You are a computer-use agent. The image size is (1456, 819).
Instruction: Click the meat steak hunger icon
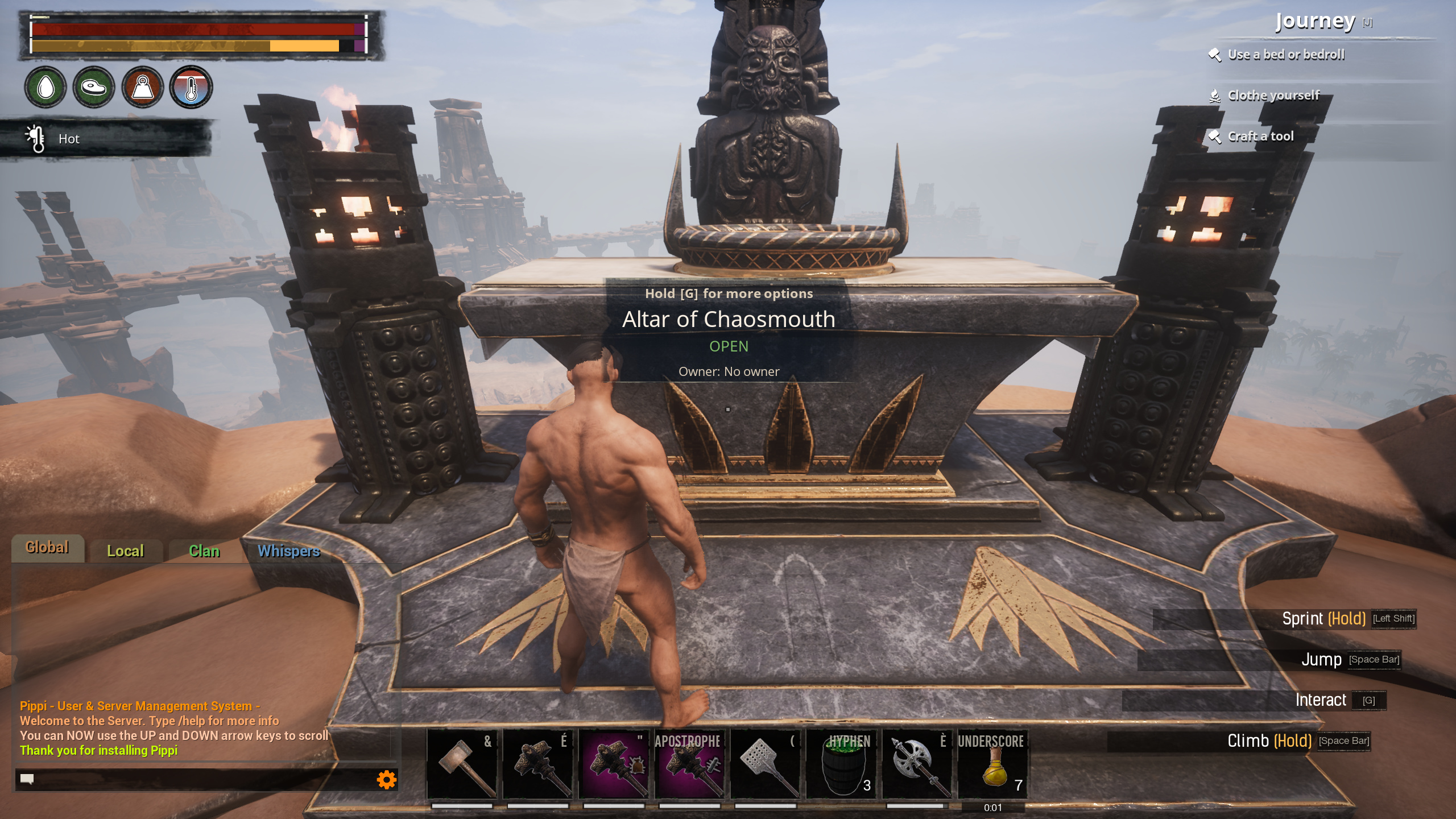pos(94,87)
